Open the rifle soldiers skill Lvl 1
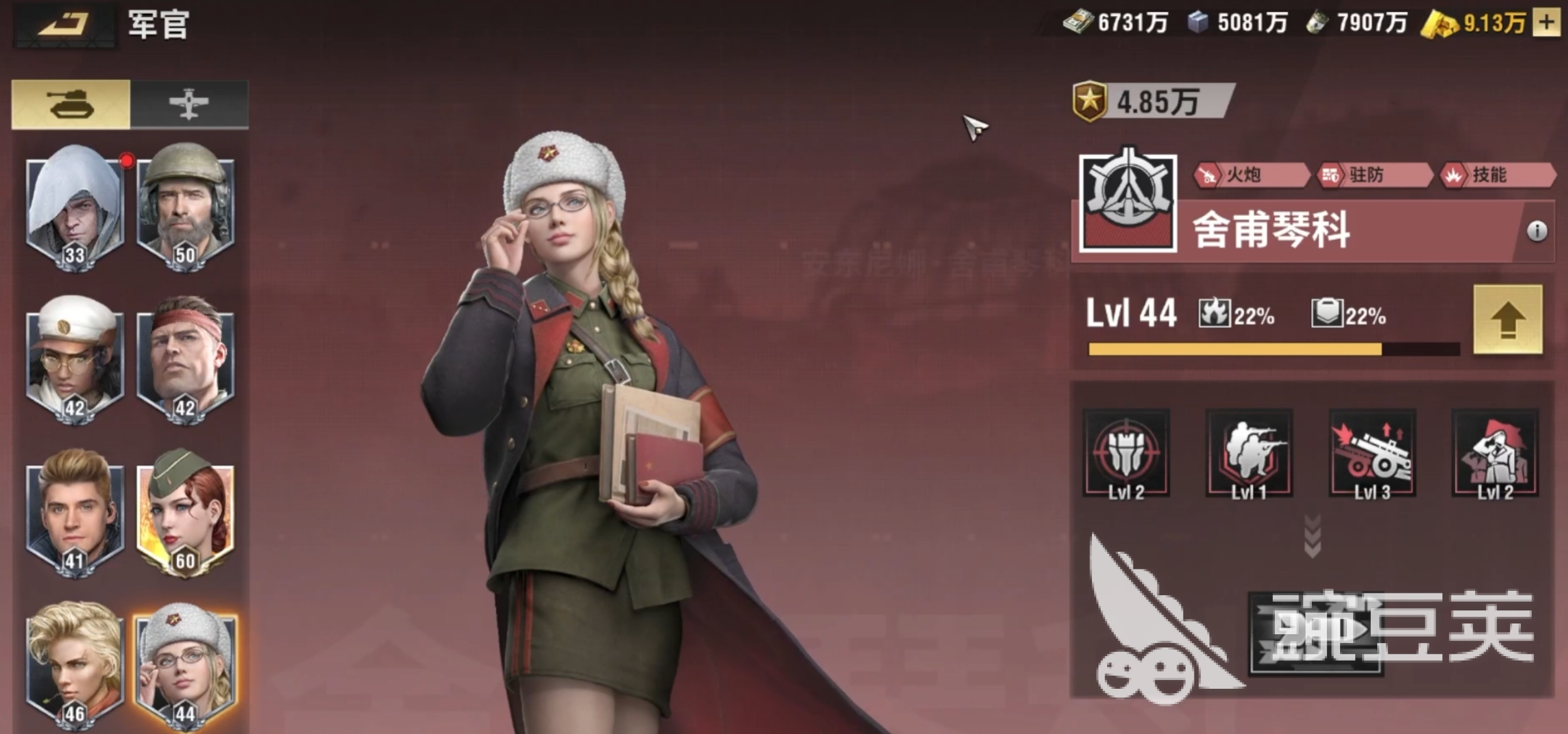The height and width of the screenshot is (734, 1568). tap(1248, 453)
